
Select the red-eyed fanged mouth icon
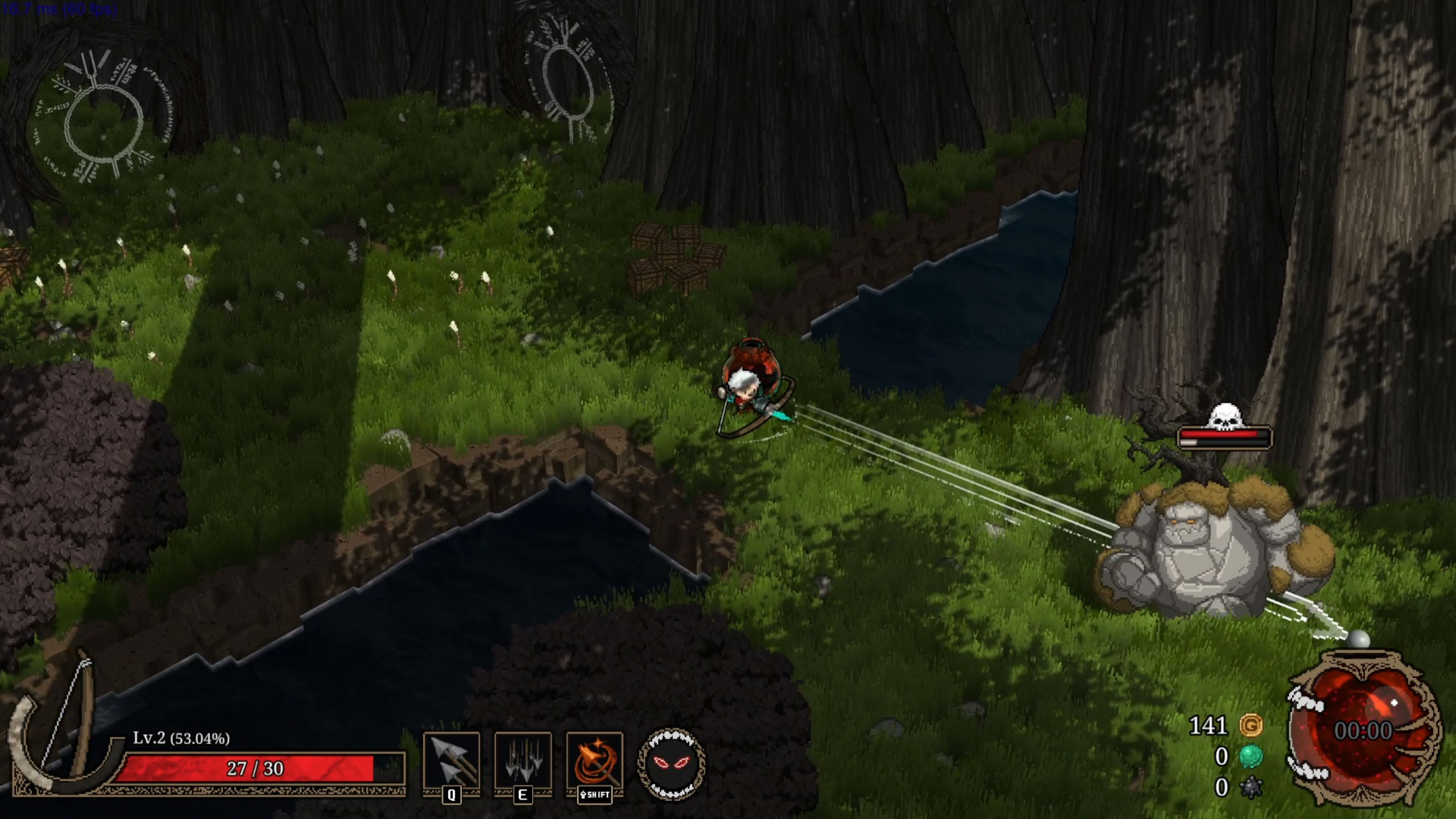click(672, 764)
